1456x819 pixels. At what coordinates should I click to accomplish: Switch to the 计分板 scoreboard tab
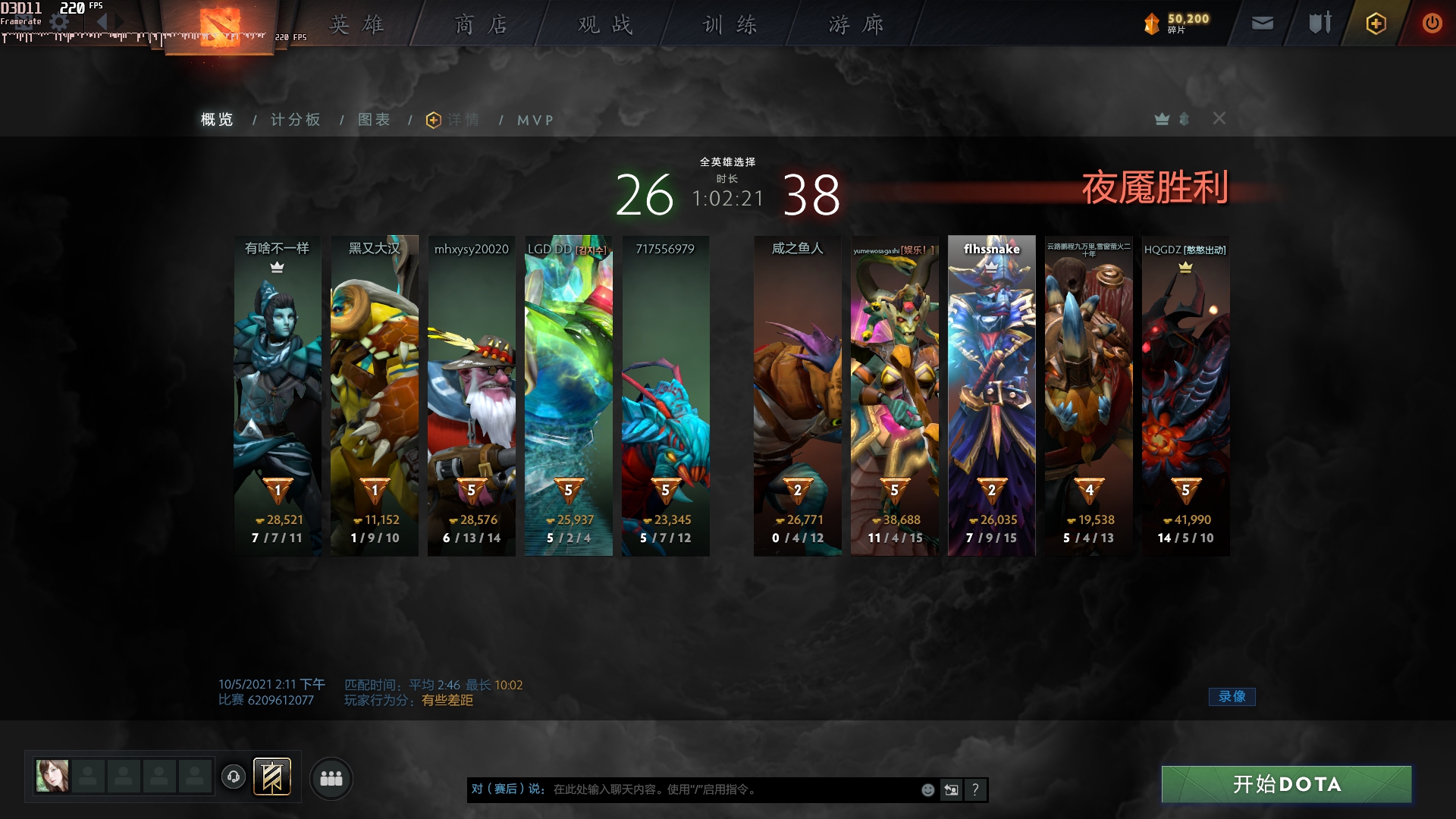(x=296, y=120)
